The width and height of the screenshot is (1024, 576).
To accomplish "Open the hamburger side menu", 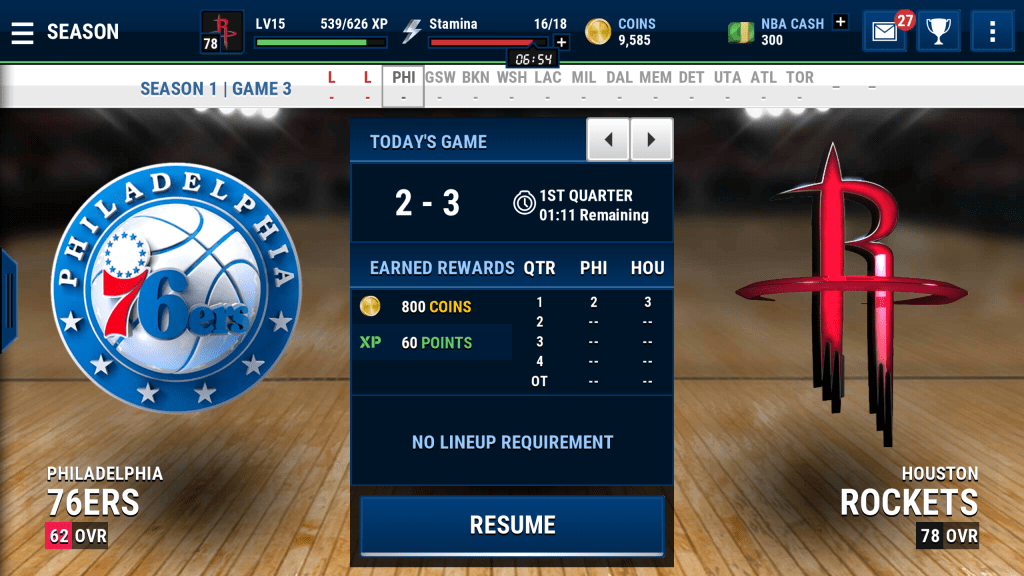I will 22,32.
